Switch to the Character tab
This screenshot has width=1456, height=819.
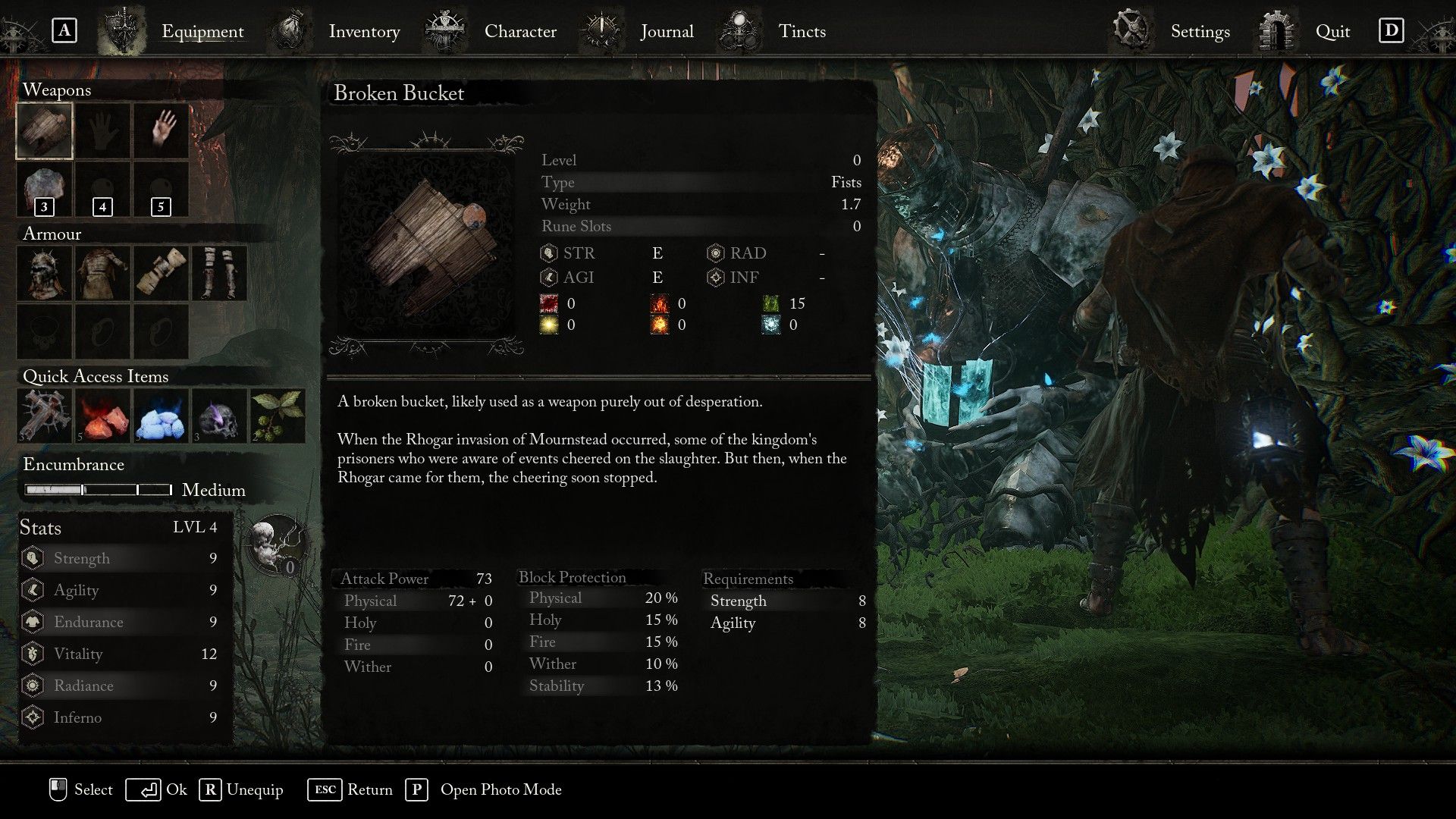520,31
